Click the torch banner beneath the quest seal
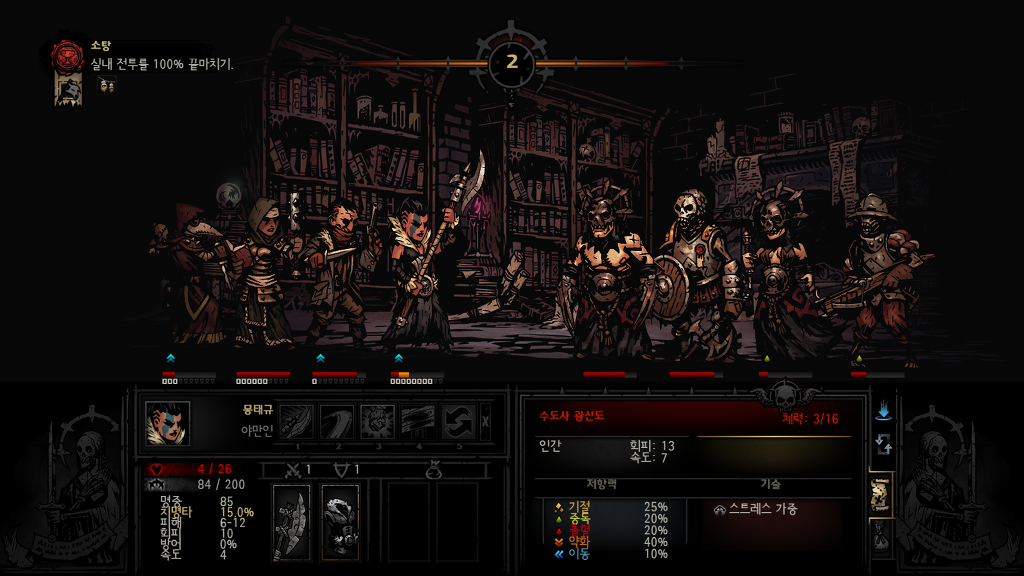Viewport: 1024px width, 576px height. tap(68, 90)
